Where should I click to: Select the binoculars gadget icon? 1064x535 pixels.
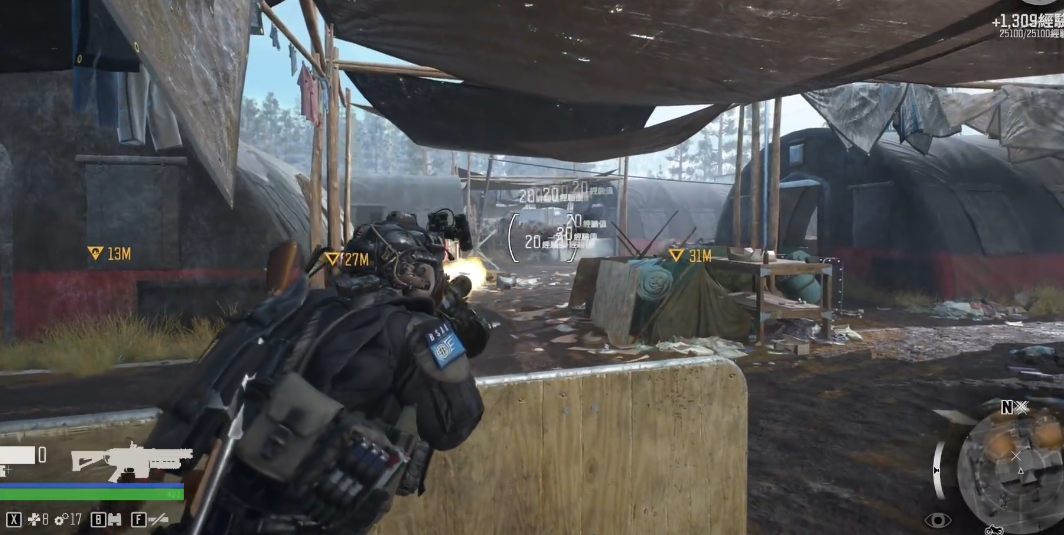(113, 520)
